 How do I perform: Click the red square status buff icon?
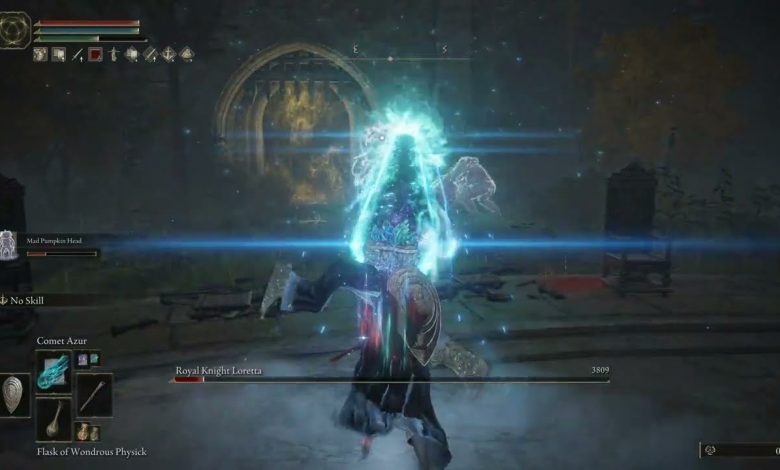(x=96, y=55)
